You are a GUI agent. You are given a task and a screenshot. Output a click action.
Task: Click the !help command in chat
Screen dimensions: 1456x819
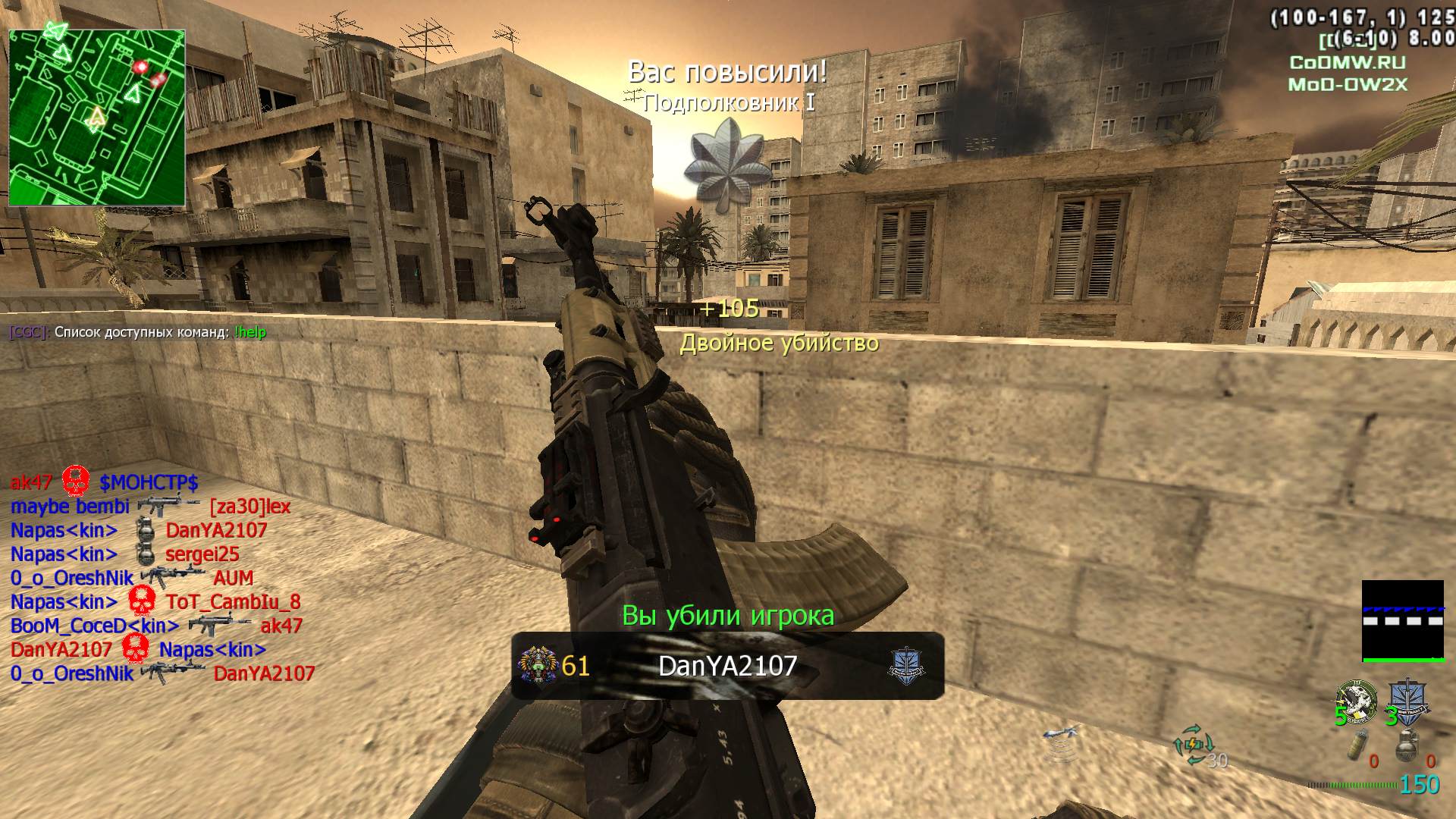click(x=250, y=332)
